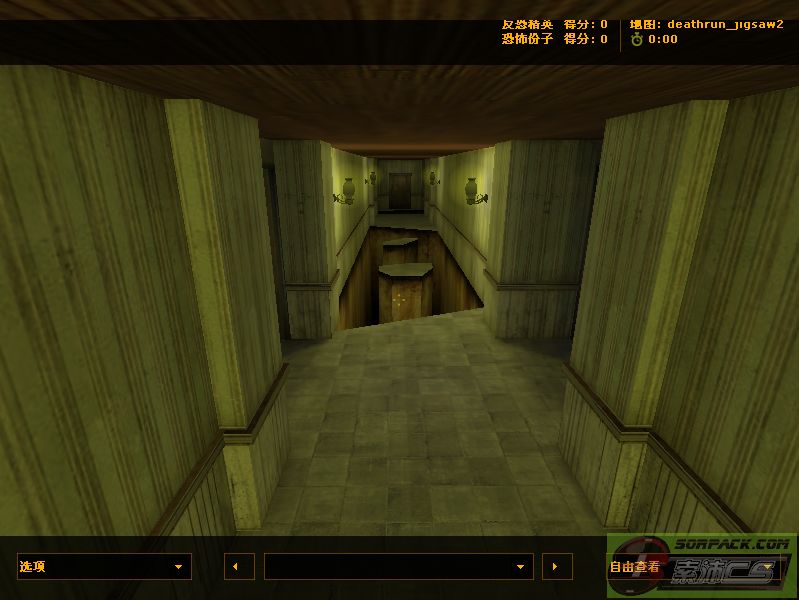The width and height of the screenshot is (799, 600).
Task: Open the 选项 options dropdown
Action: point(104,566)
